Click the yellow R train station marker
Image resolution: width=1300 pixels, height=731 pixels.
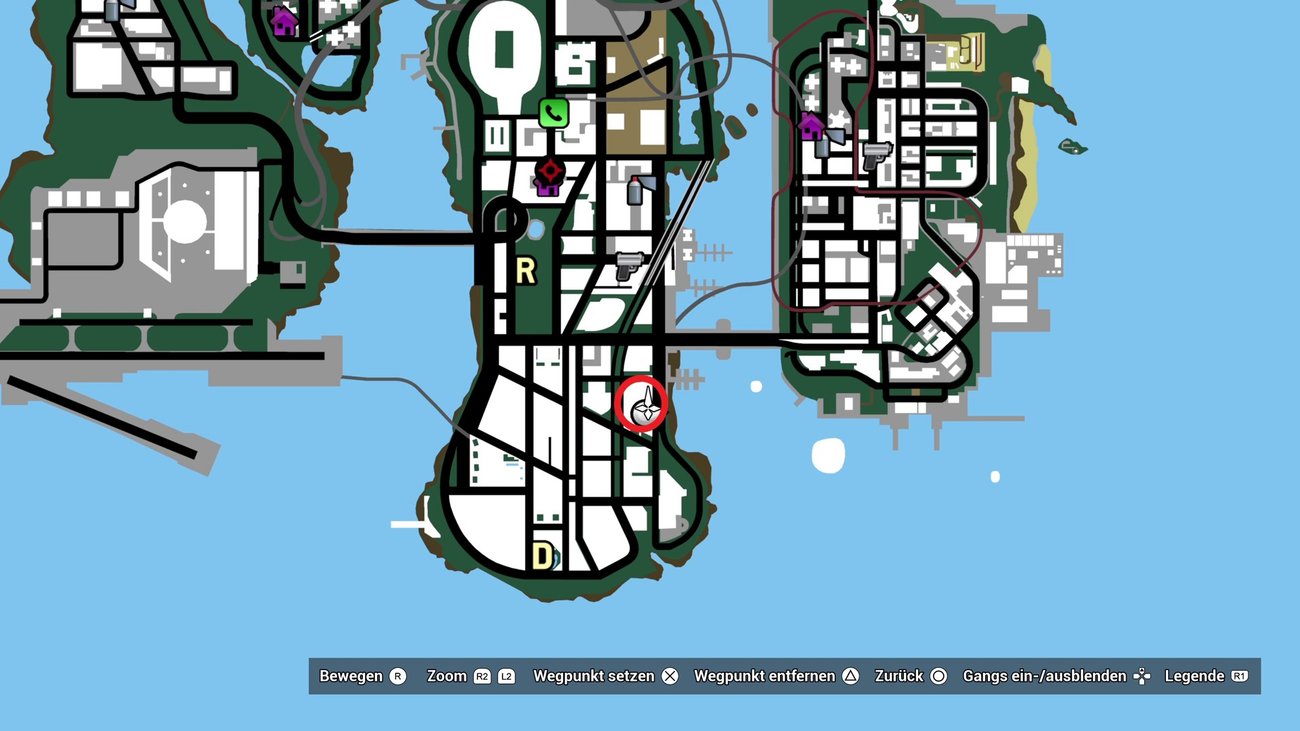pos(524,270)
